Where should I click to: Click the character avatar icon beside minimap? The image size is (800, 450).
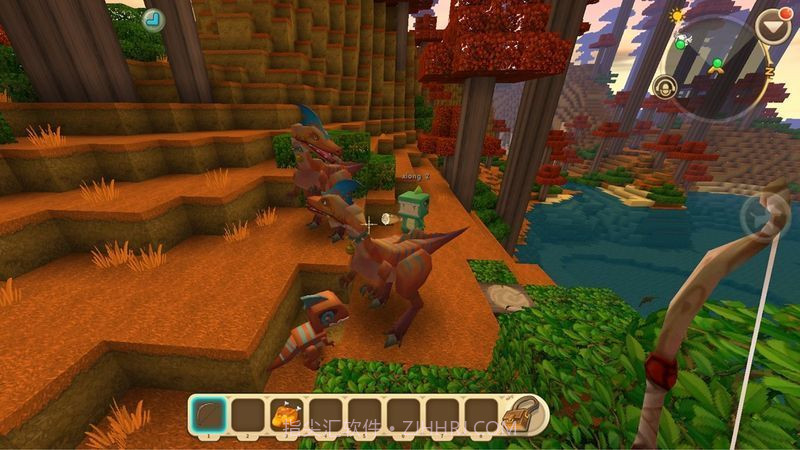pos(665,88)
